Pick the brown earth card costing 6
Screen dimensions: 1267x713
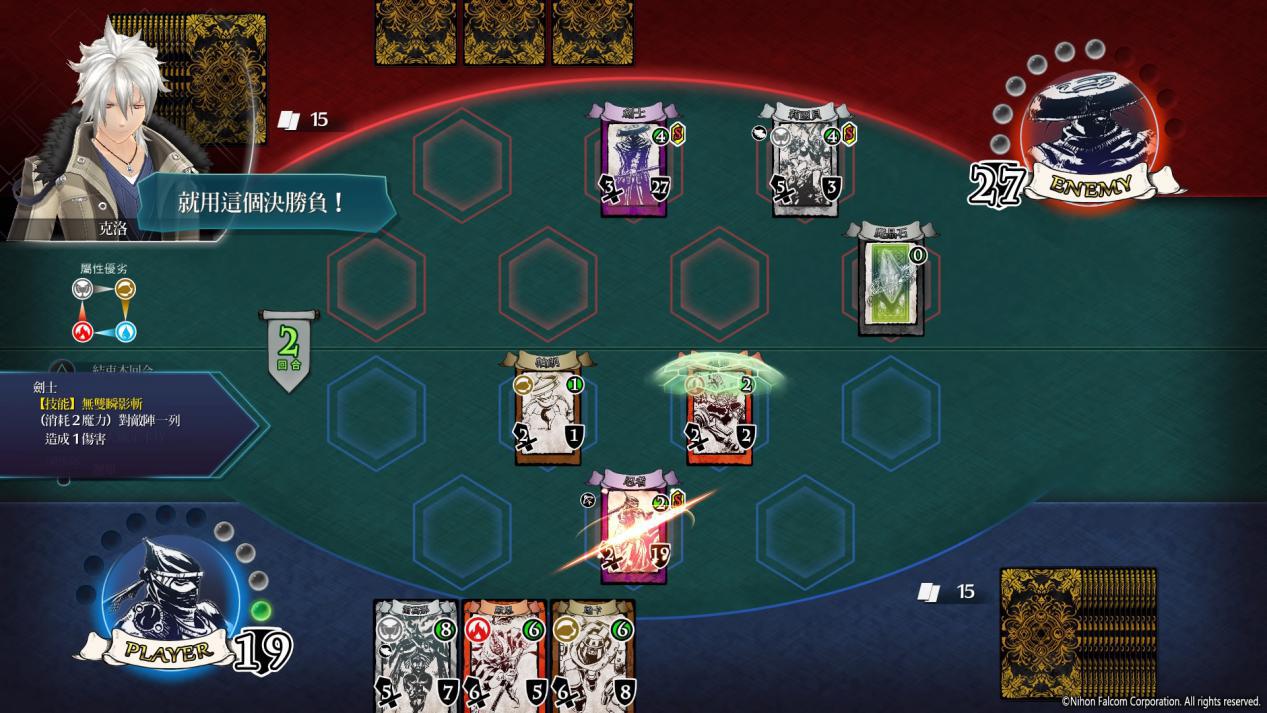tap(592, 656)
